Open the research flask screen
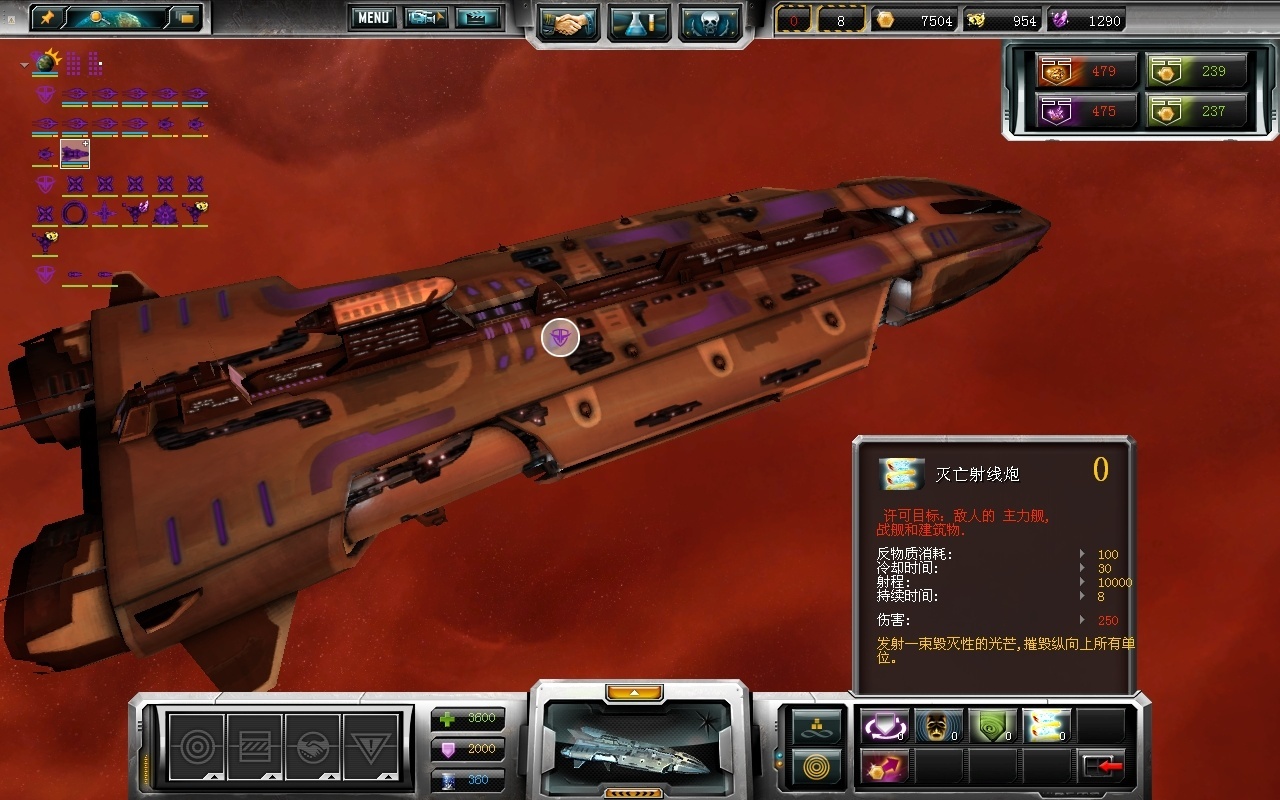Screen dimensions: 1280x800 (x=639, y=23)
